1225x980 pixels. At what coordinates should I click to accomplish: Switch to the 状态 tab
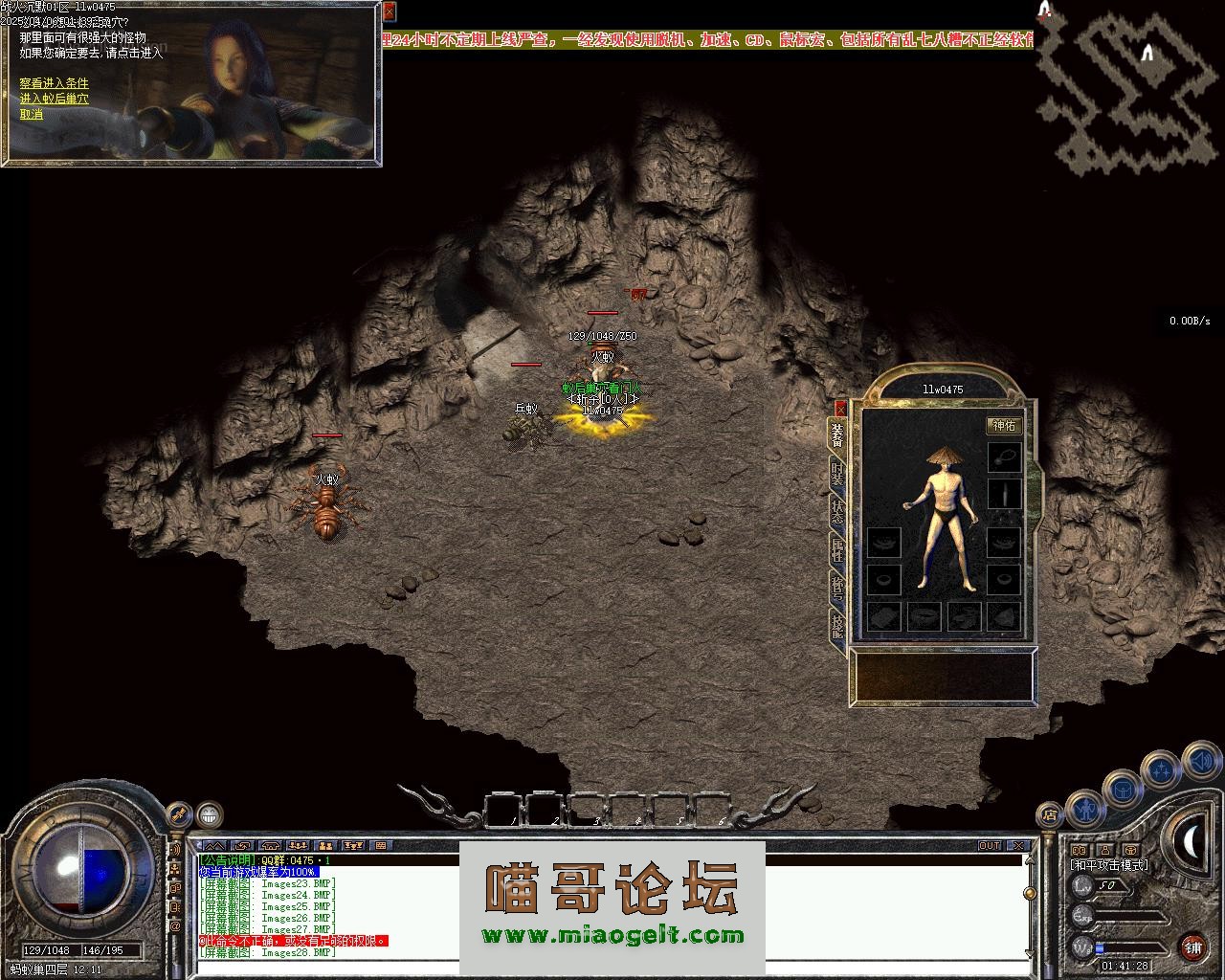point(837,510)
